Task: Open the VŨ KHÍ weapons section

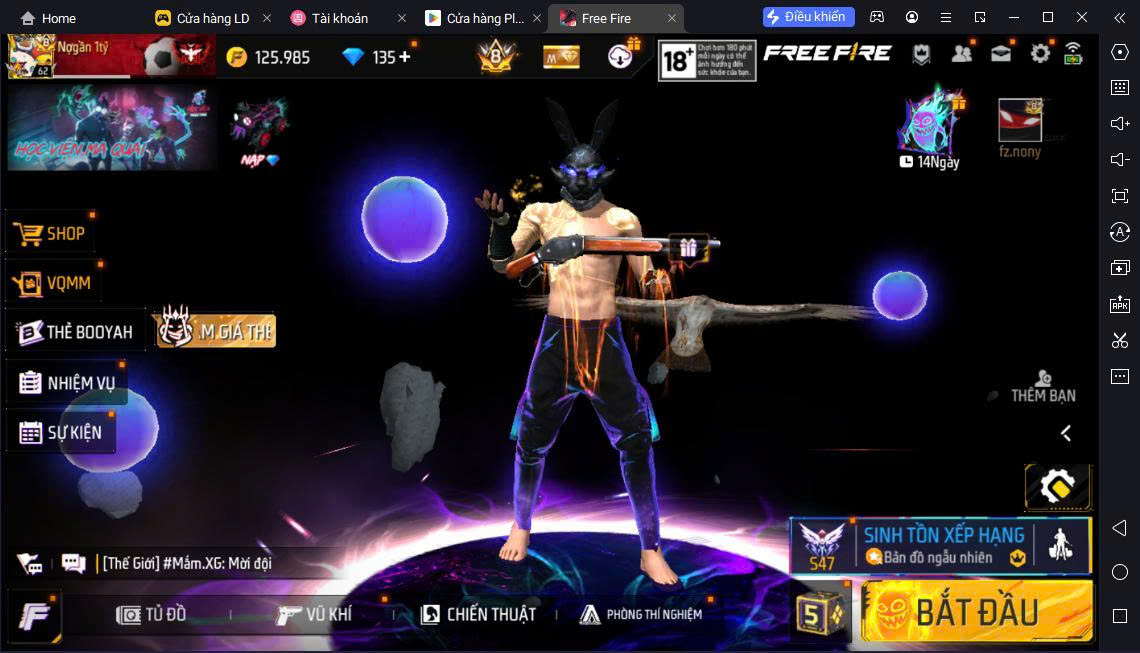Action: coord(314,614)
